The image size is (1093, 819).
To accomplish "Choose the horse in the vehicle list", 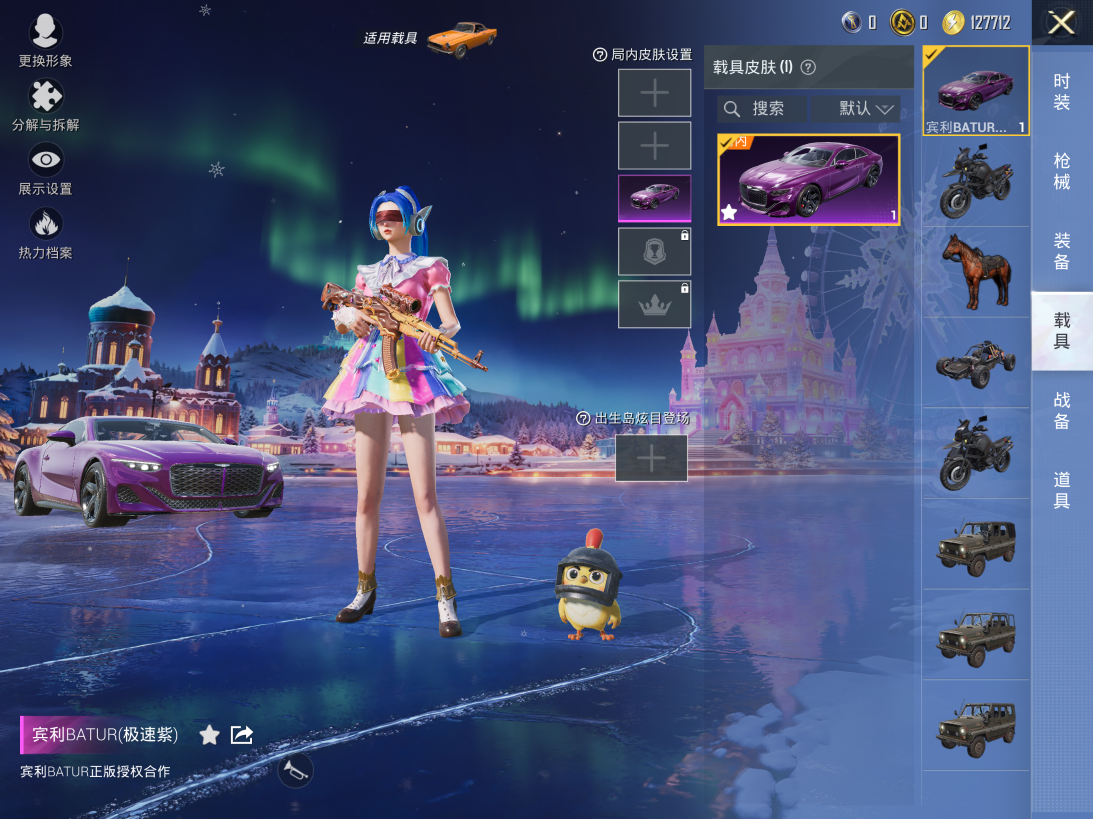I will (x=976, y=271).
